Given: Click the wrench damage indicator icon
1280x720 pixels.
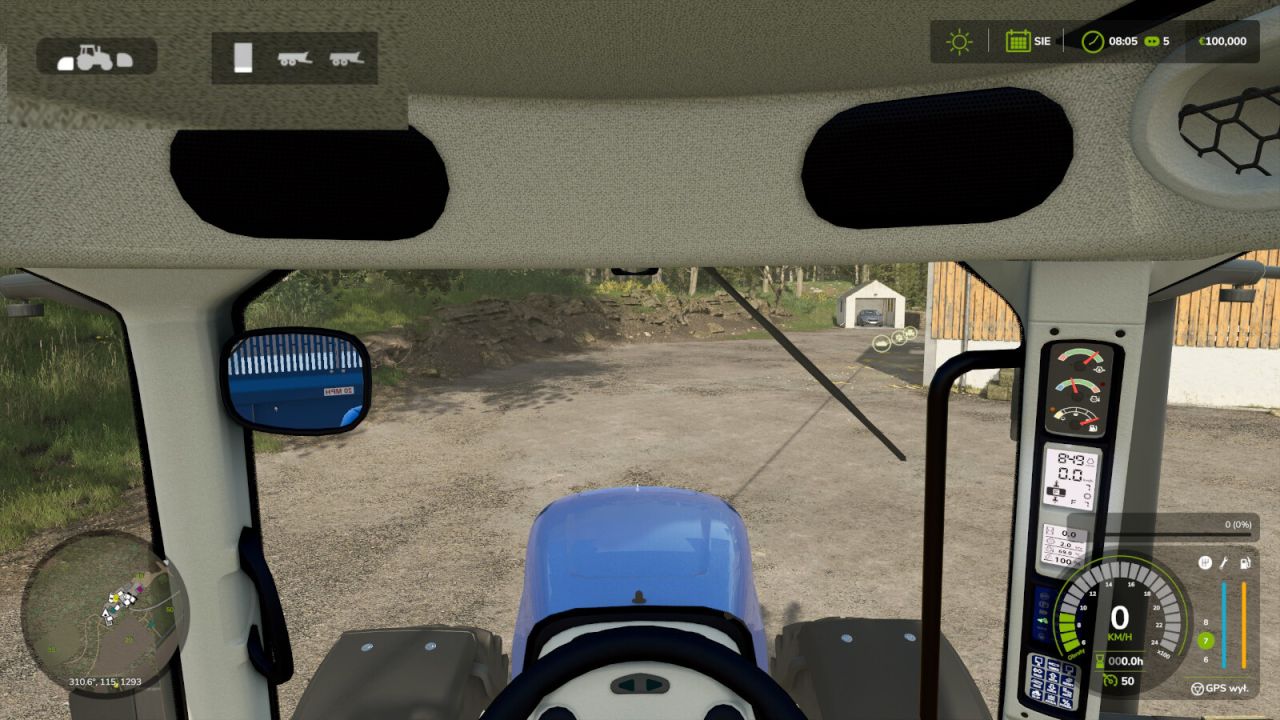Looking at the screenshot, I should (1223, 562).
